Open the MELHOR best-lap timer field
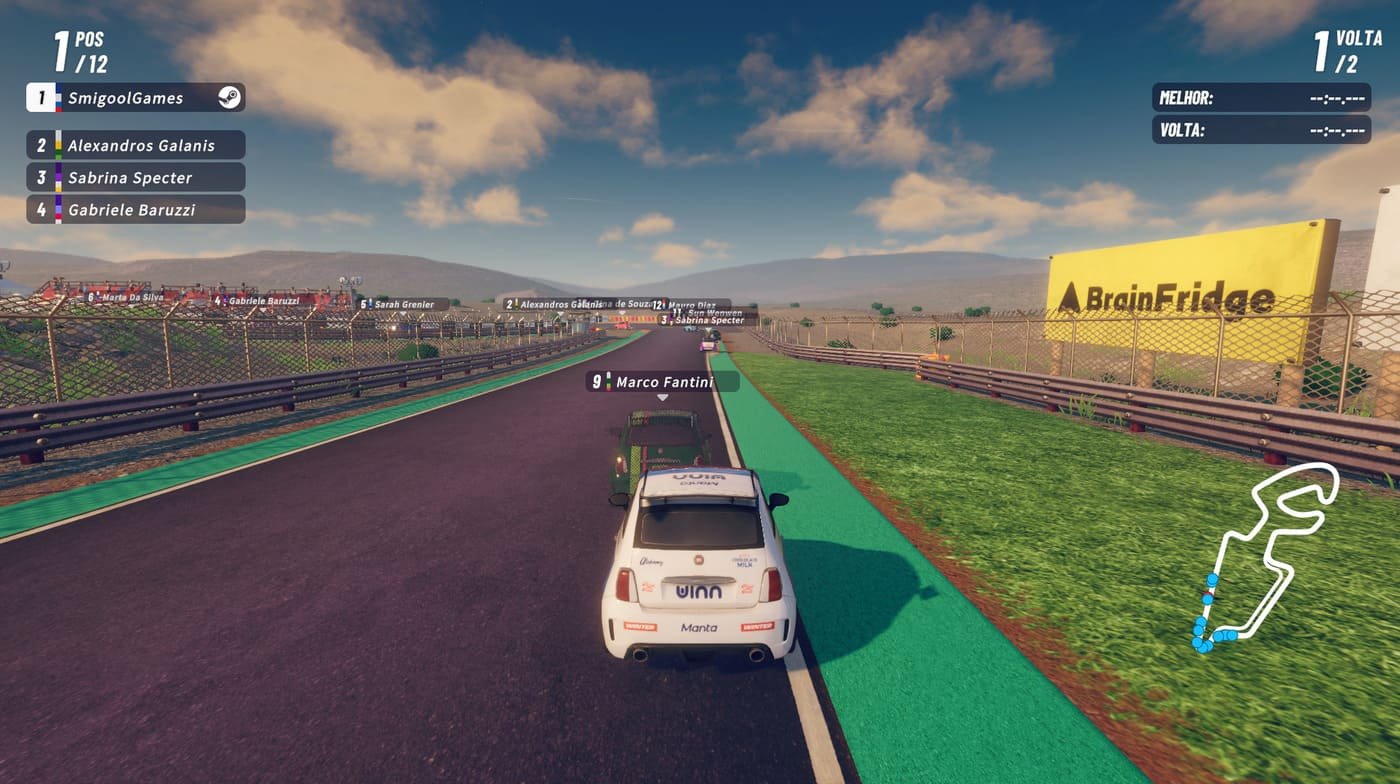This screenshot has width=1400, height=784. tap(1262, 99)
